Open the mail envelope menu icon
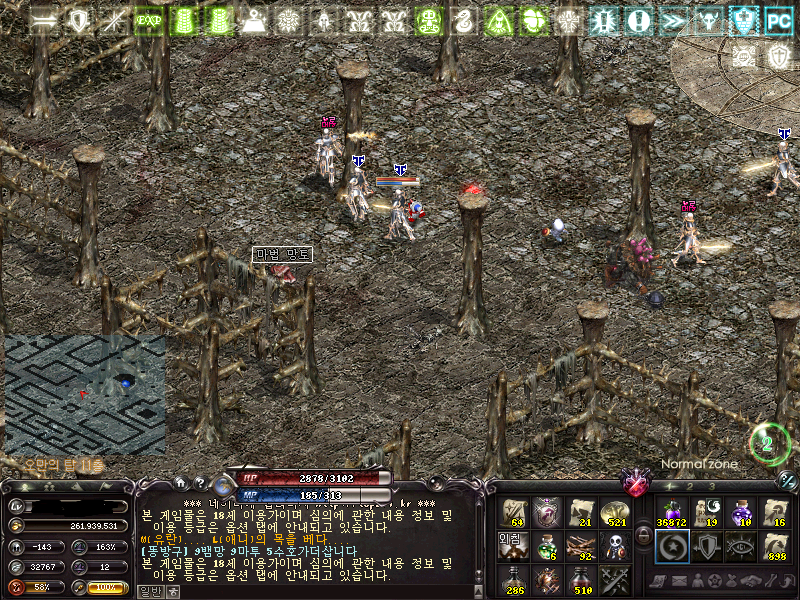Image resolution: width=800 pixels, height=600 pixels. [680, 581]
